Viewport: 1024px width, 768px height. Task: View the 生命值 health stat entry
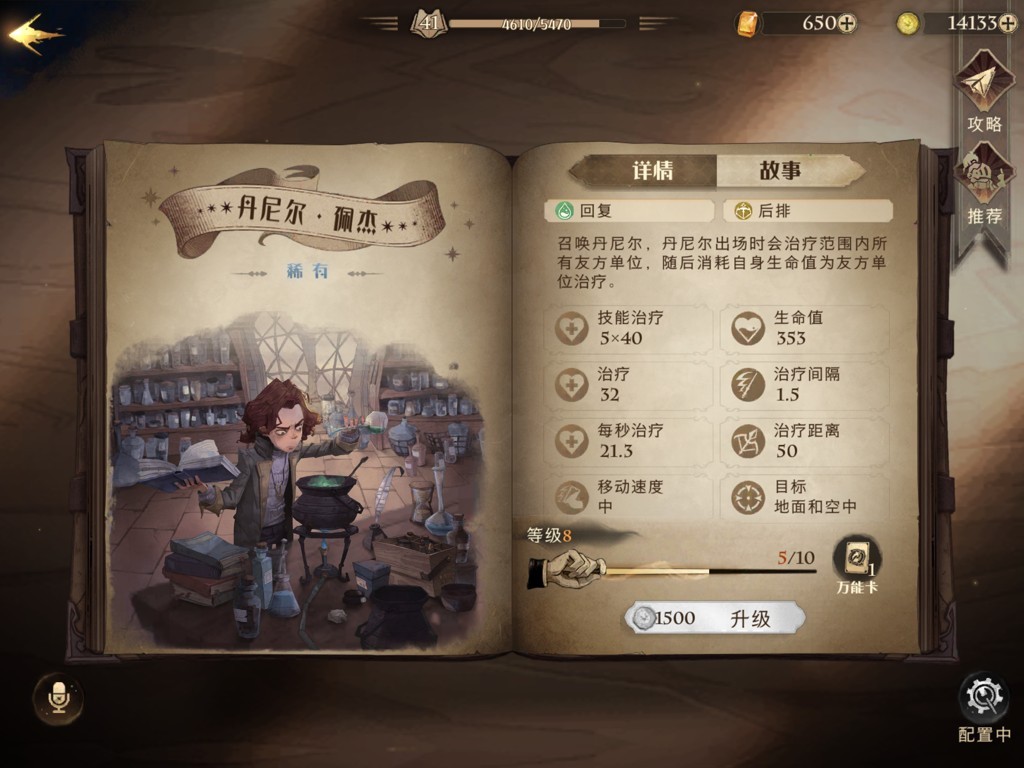coord(803,328)
